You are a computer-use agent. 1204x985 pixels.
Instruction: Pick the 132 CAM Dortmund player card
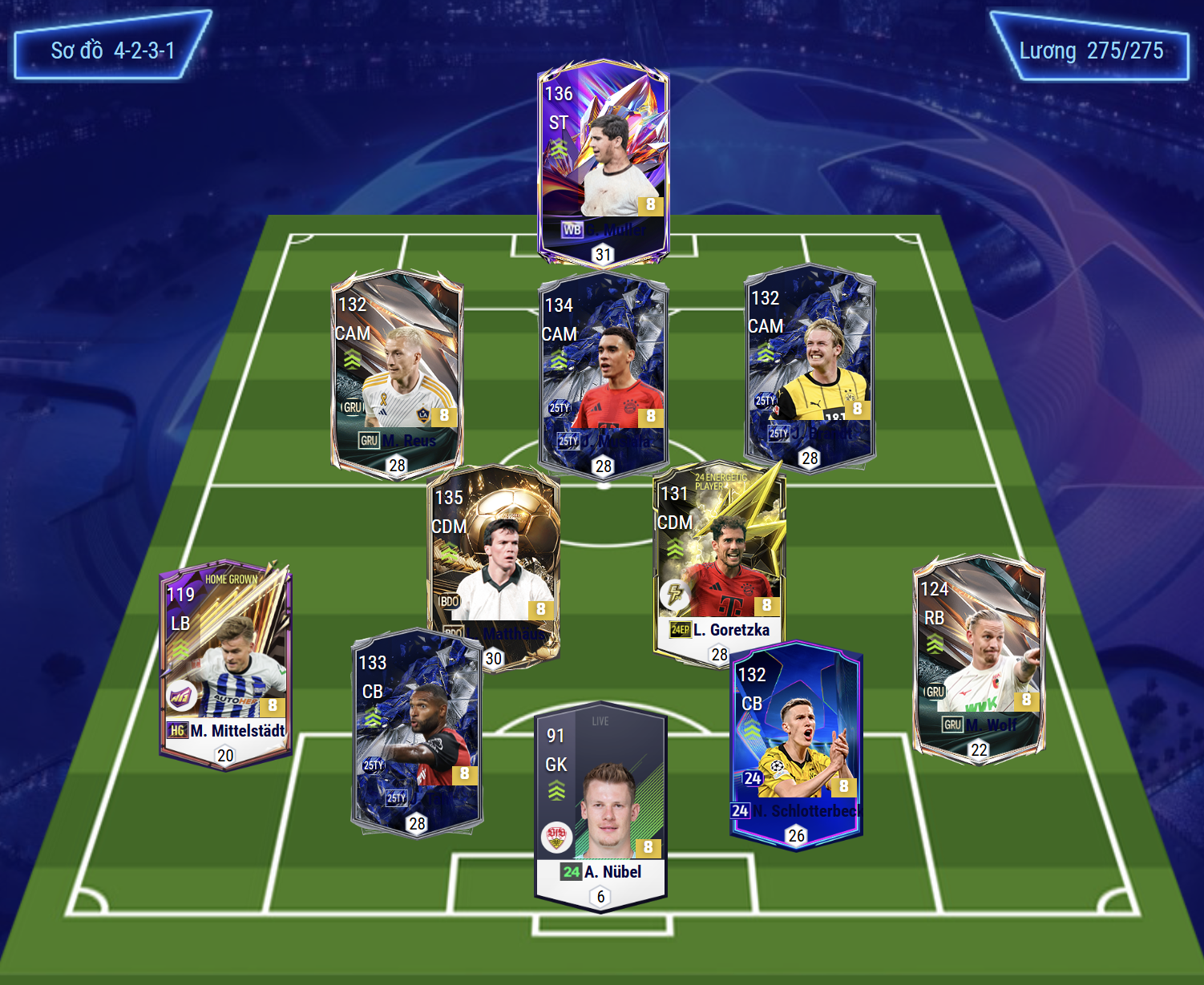(x=810, y=367)
